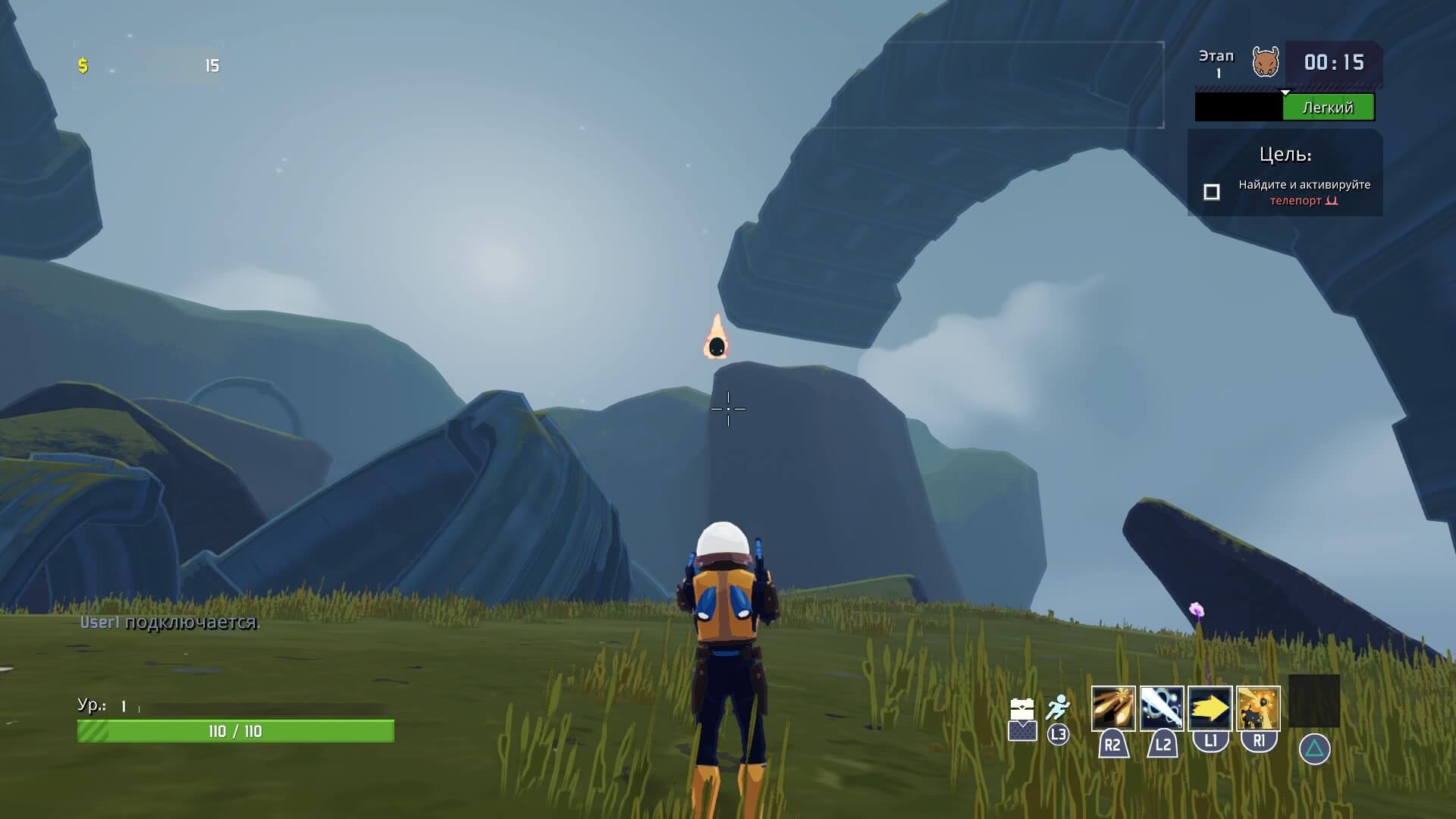Activate the Double Tap bullets skill
This screenshot has height=819, width=1456.
[x=1112, y=708]
